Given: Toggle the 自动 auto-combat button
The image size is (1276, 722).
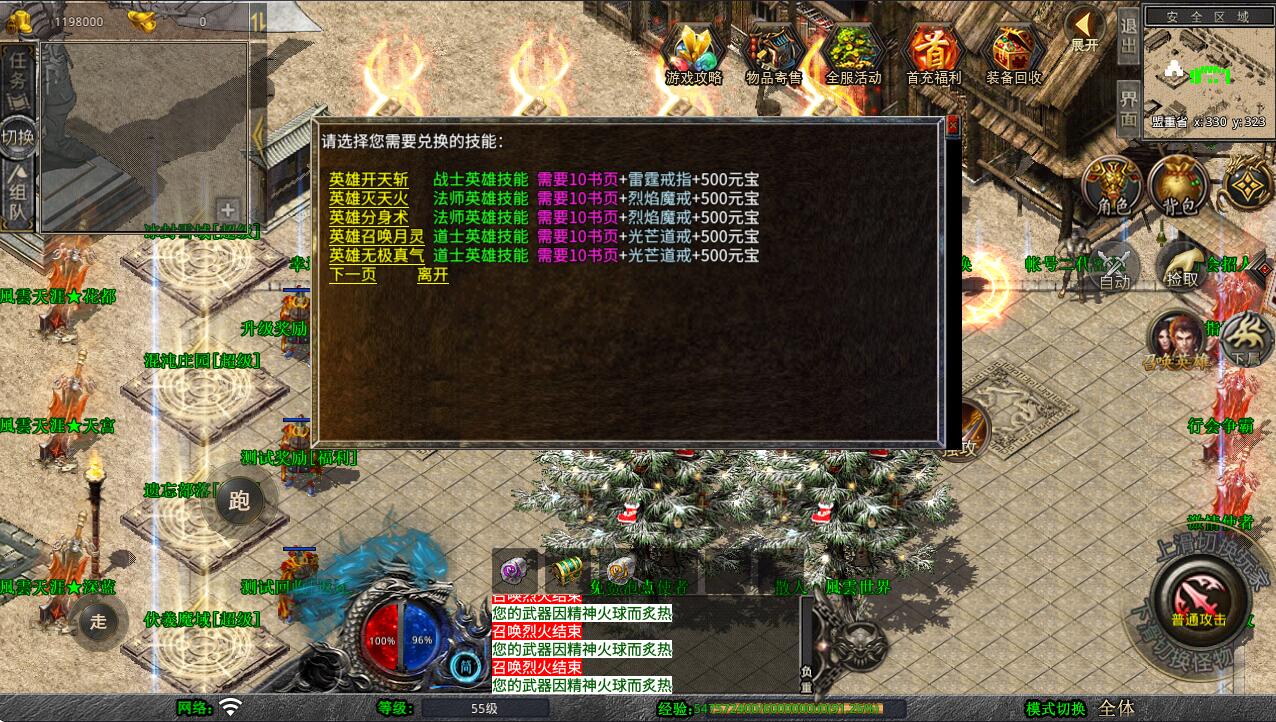Looking at the screenshot, I should point(1114,266).
